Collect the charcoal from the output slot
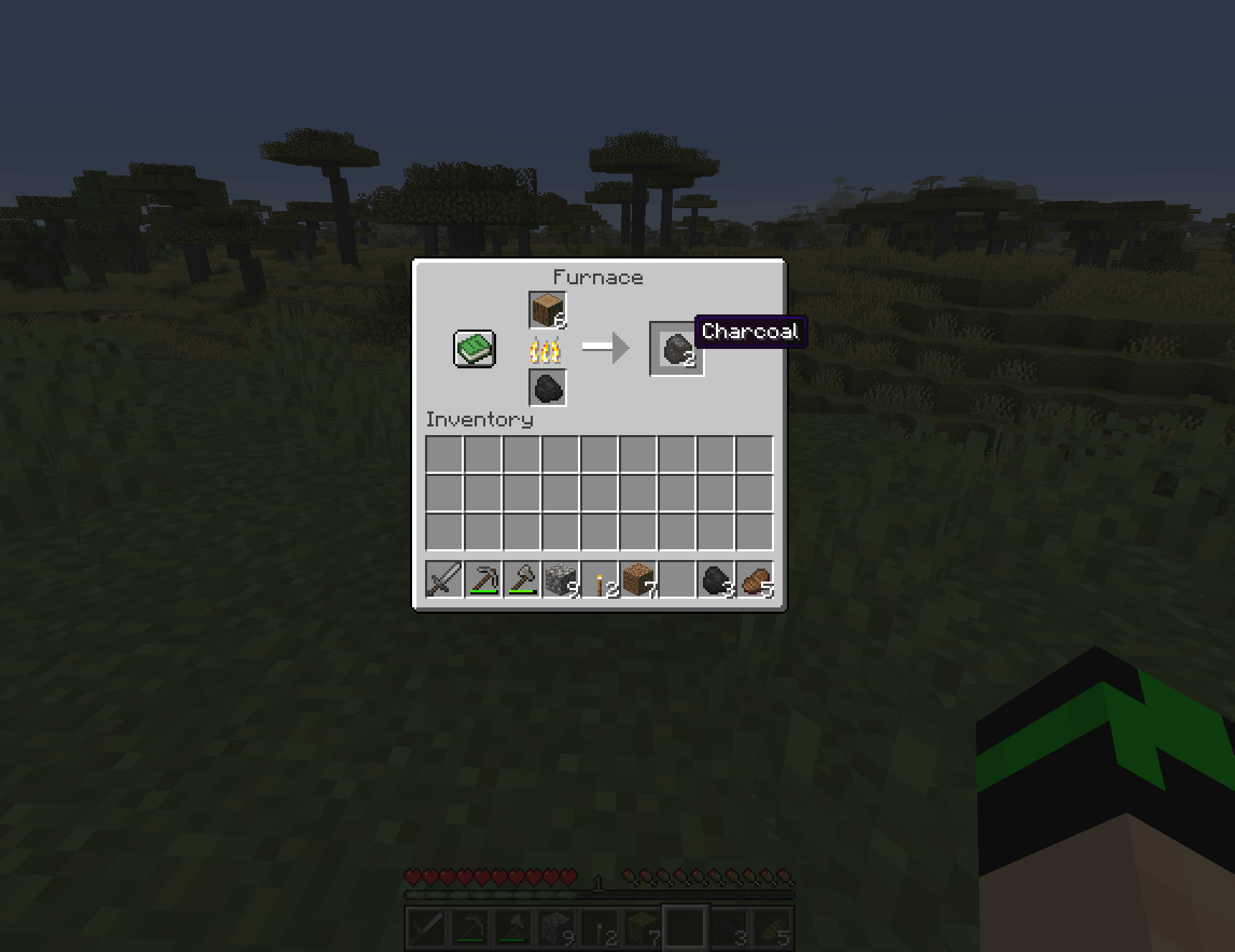The image size is (1235, 952). [676, 349]
